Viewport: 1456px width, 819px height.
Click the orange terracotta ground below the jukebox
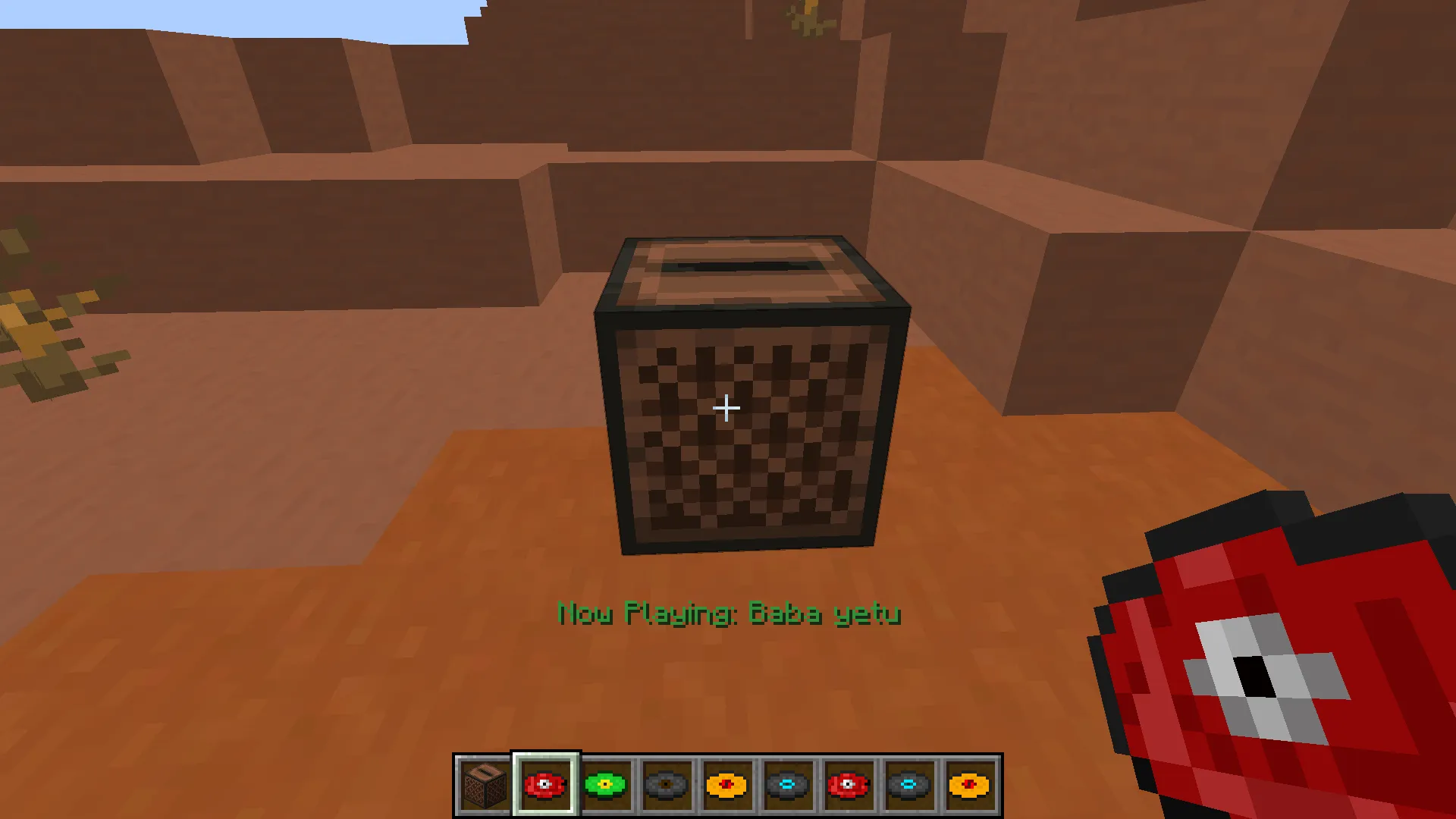pyautogui.click(x=728, y=682)
